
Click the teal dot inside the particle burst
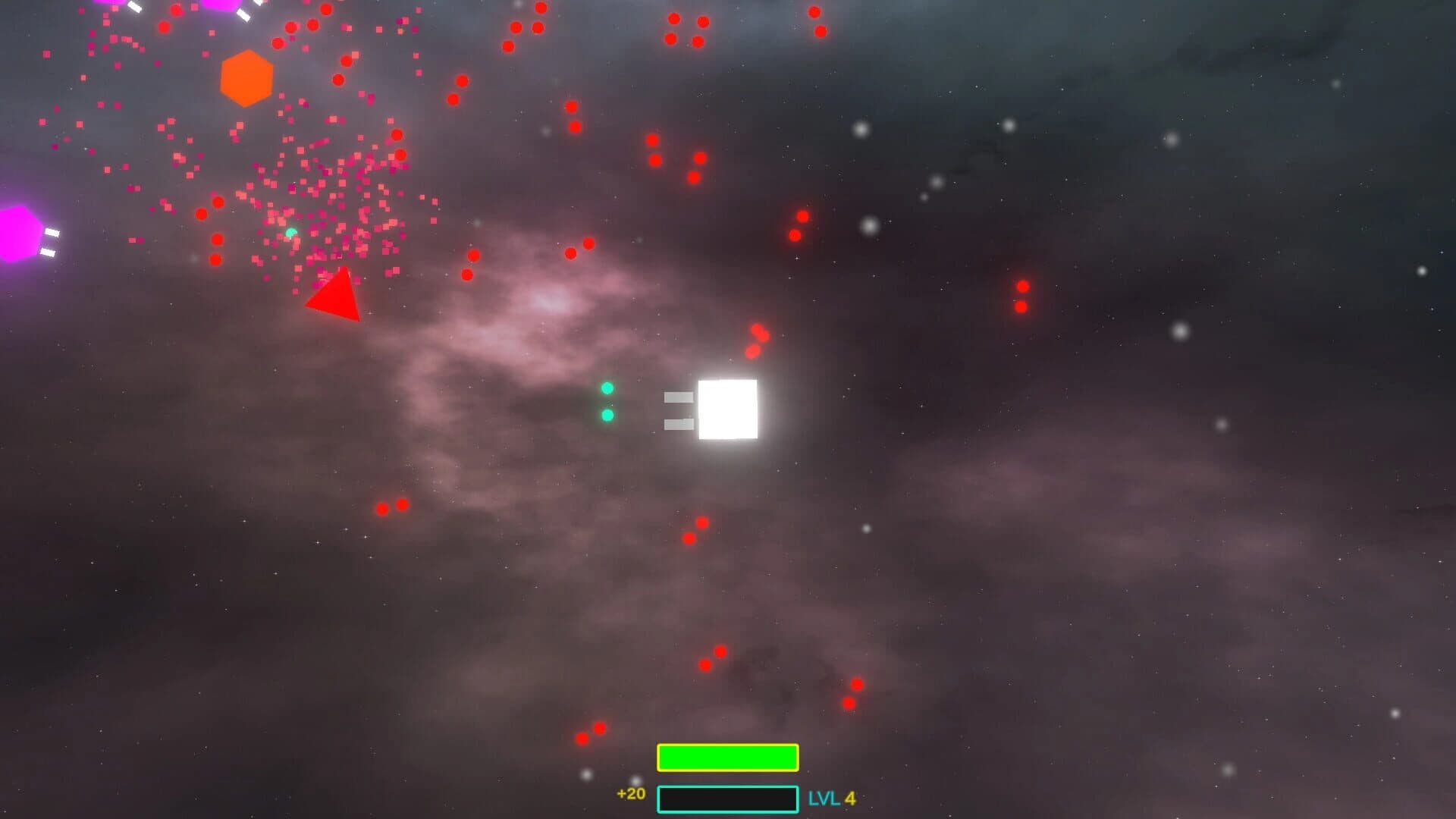point(292,230)
